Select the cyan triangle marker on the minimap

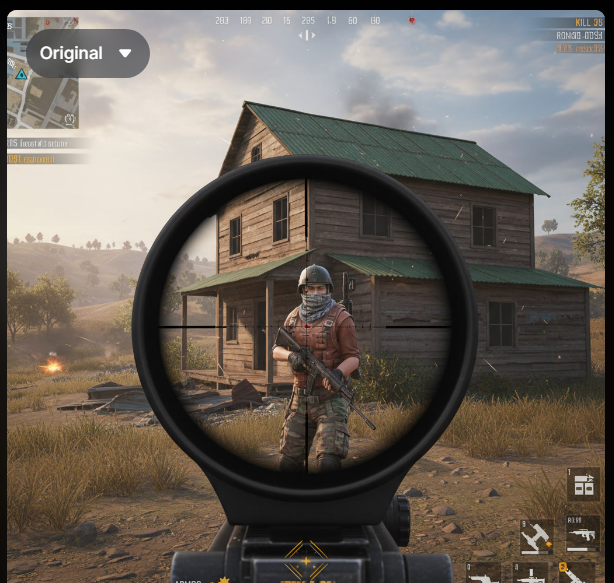tap(20, 73)
